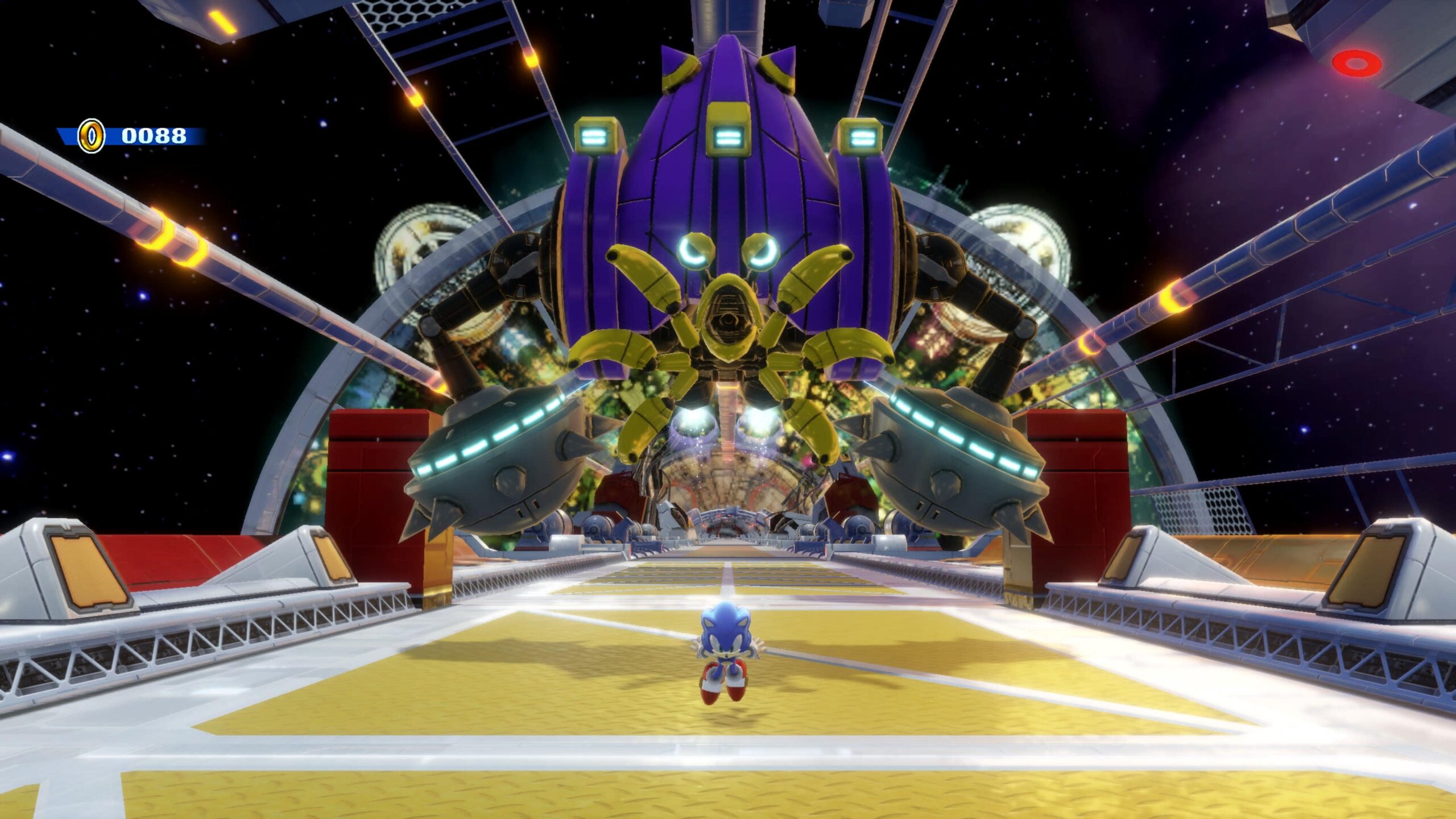Viewport: 1456px width, 819px height.
Task: Click the cyan indicator panel on the boss head
Action: (x=728, y=136)
